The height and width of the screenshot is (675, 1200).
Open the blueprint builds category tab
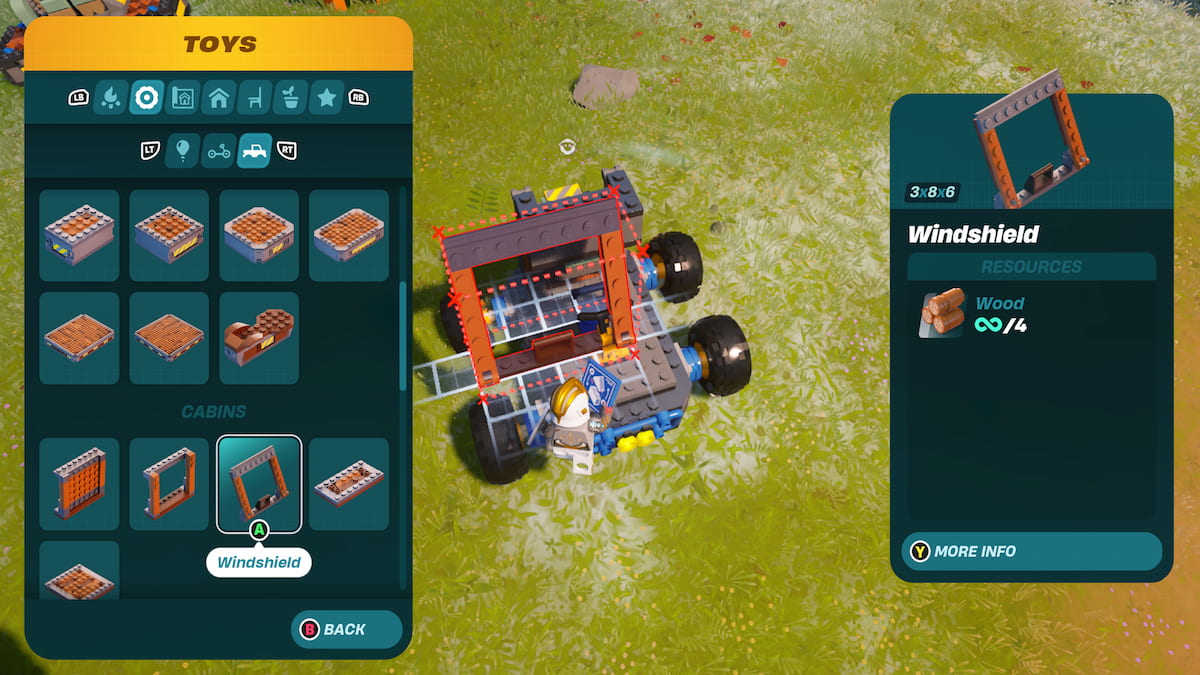tap(183, 98)
